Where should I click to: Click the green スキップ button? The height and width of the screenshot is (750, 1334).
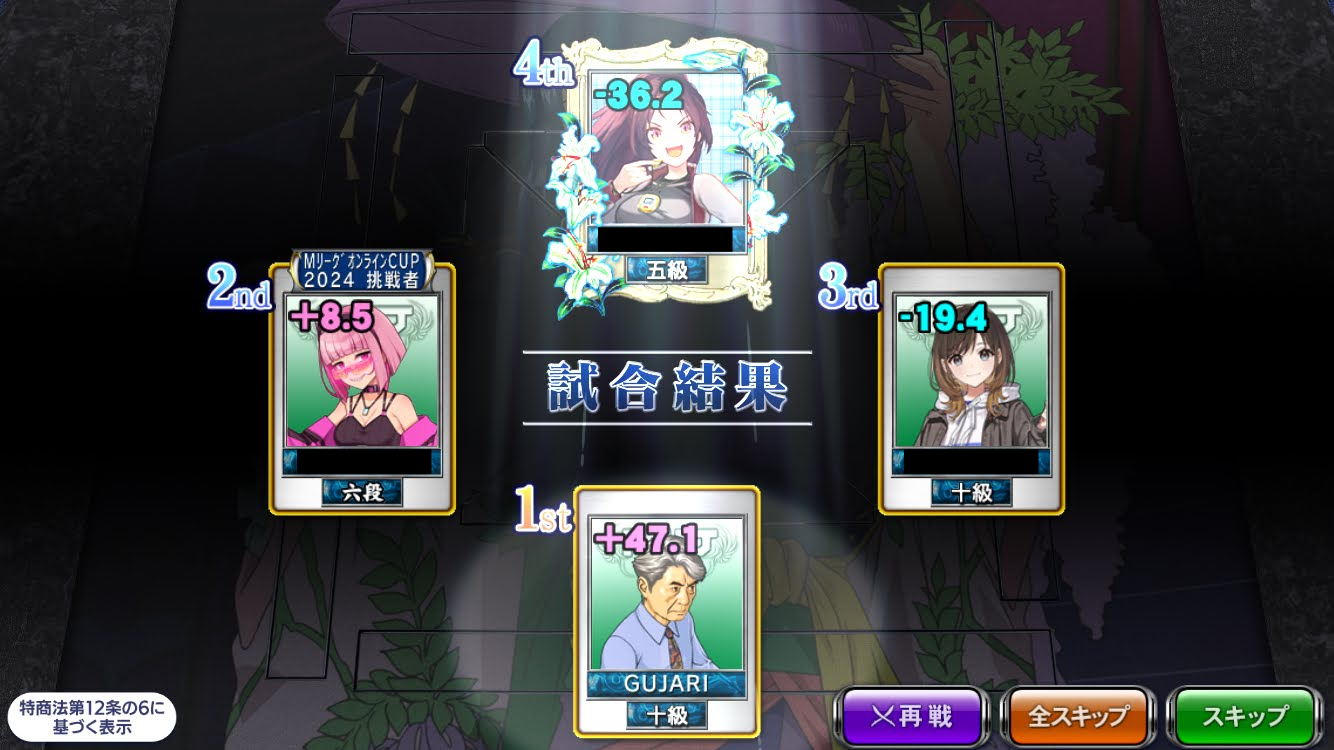[1244, 716]
